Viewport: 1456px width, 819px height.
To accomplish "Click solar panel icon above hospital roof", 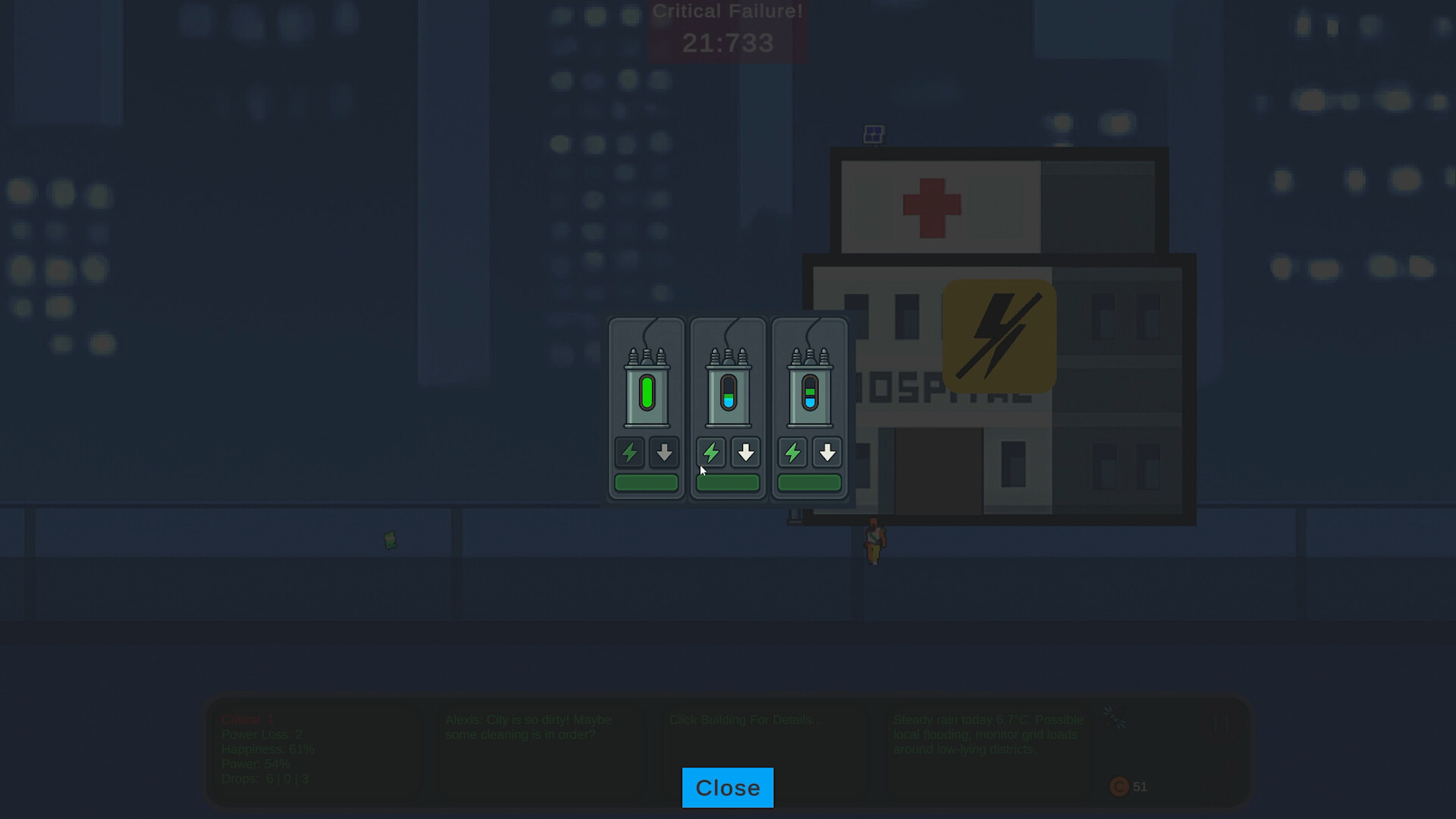I will point(874,133).
